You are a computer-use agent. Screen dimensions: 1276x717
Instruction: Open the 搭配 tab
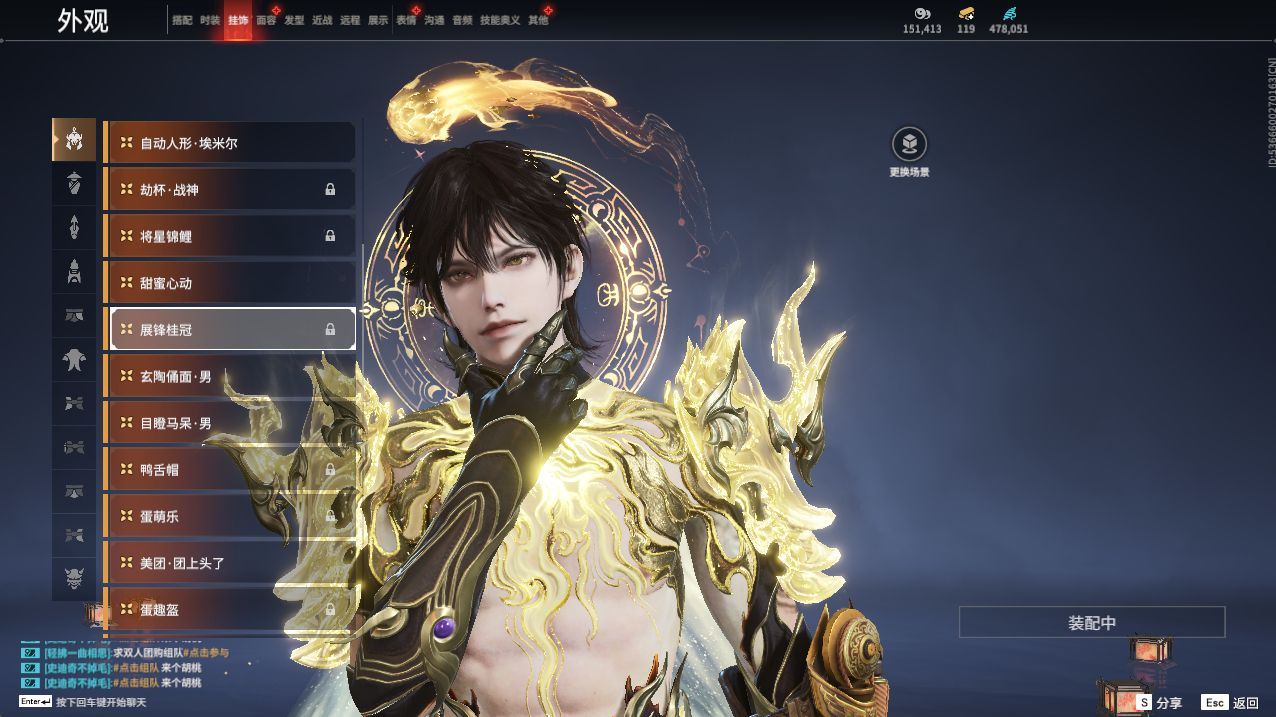click(x=182, y=20)
